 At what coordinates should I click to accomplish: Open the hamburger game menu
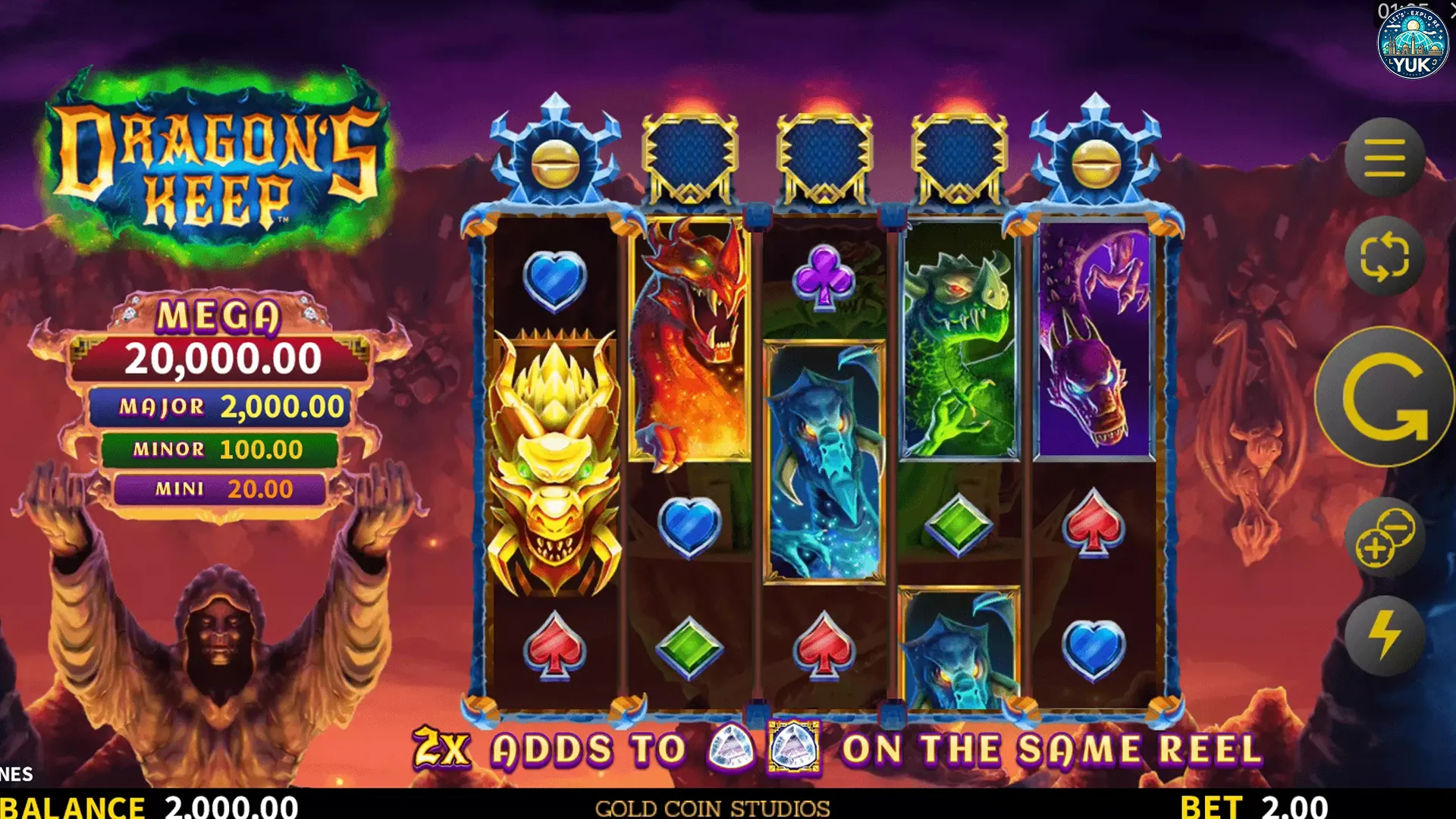[x=1385, y=159]
